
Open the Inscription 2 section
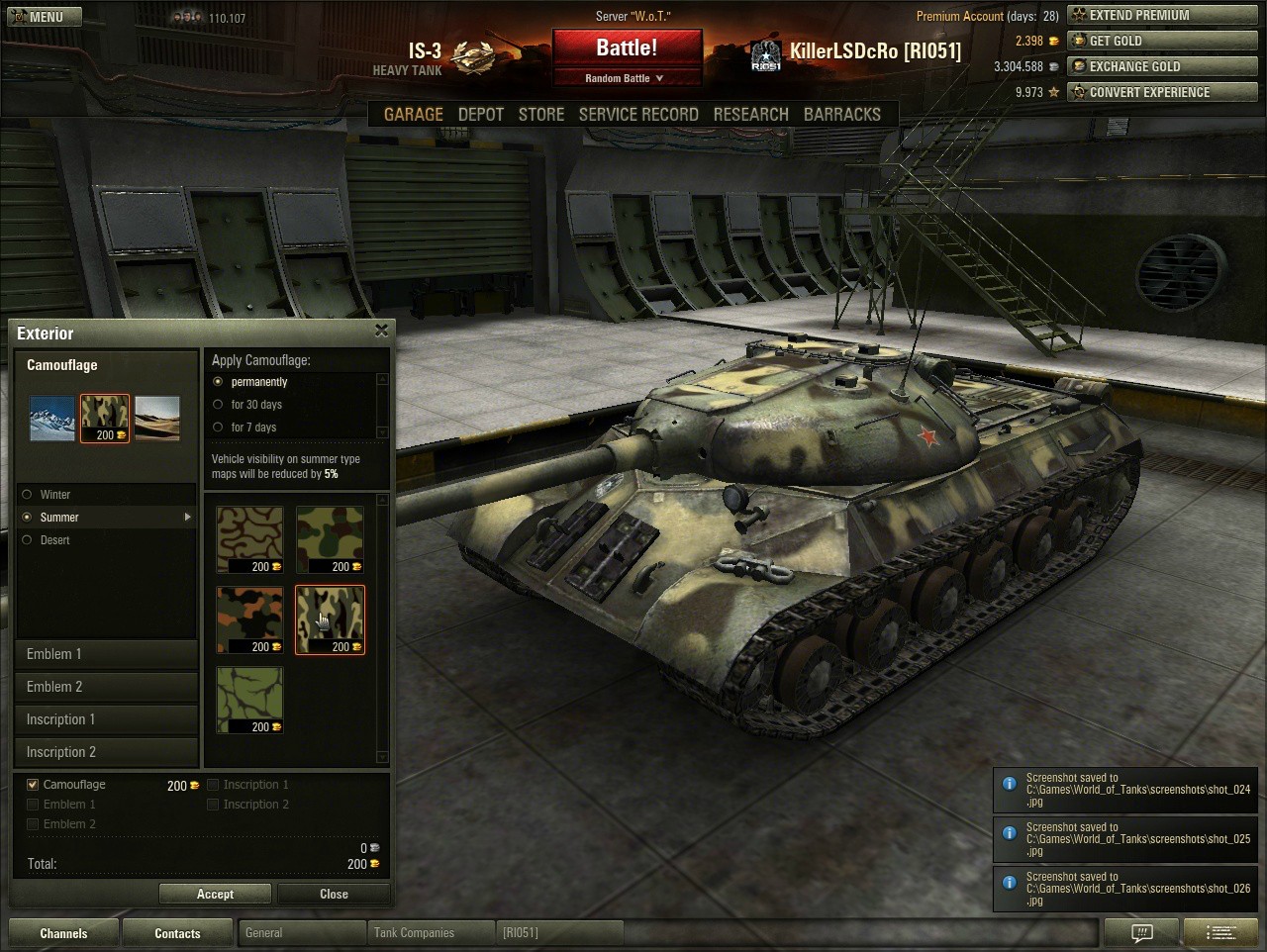tap(106, 752)
